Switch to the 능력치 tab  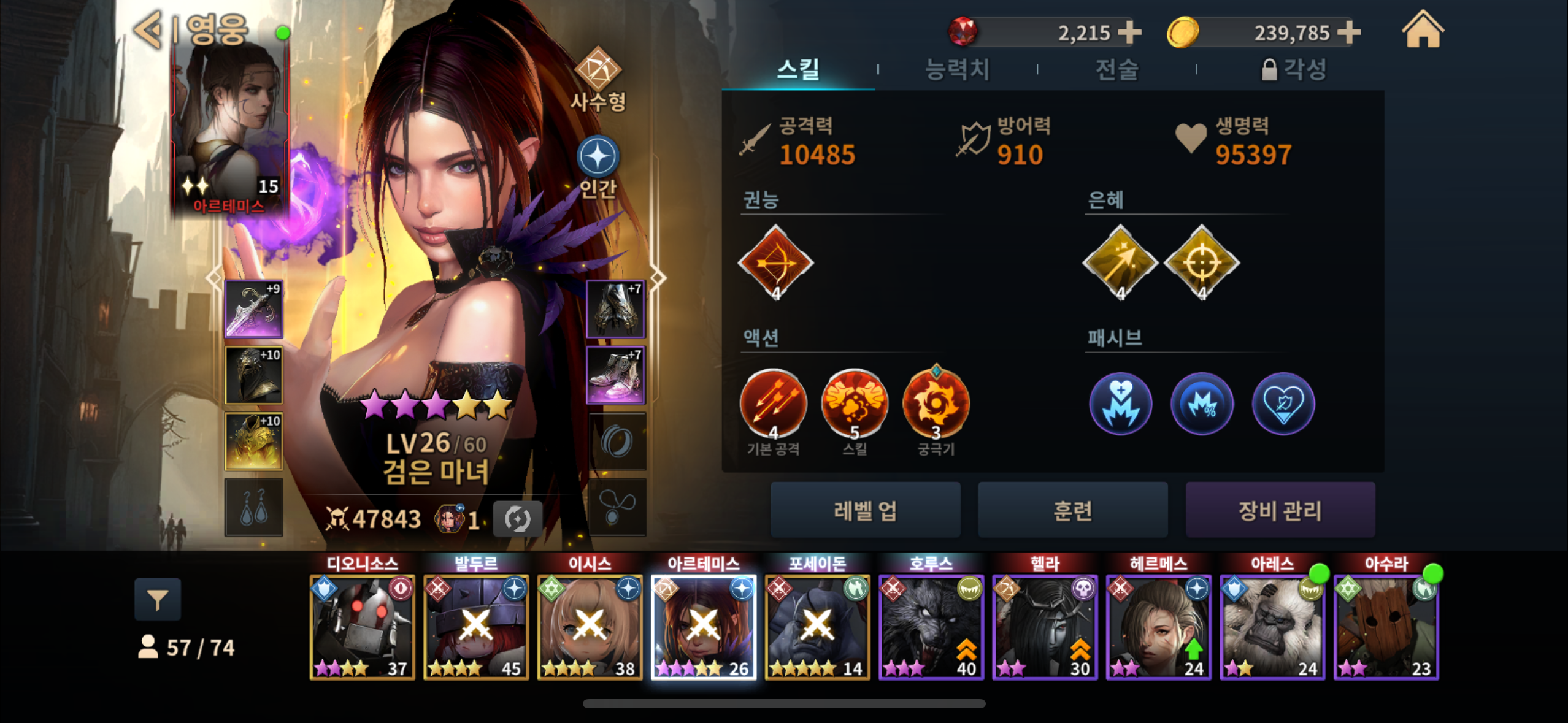click(x=957, y=69)
